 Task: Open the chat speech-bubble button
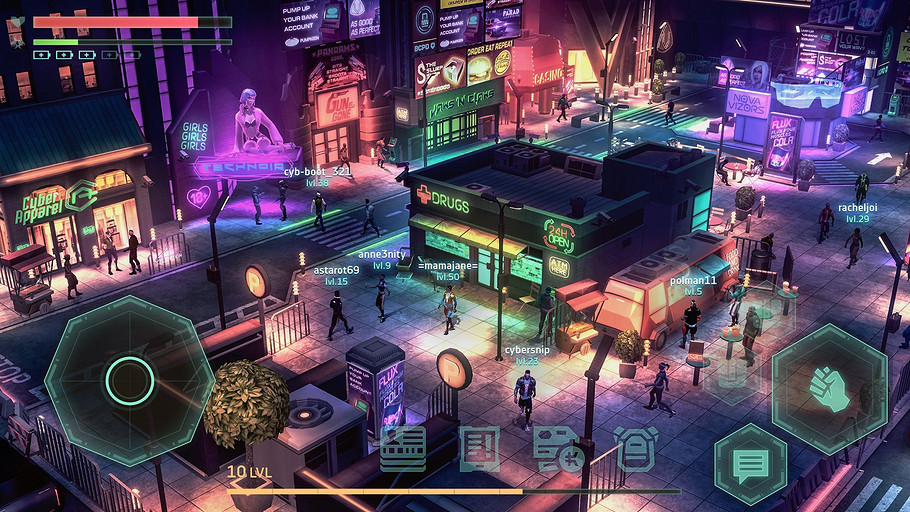pyautogui.click(x=750, y=464)
